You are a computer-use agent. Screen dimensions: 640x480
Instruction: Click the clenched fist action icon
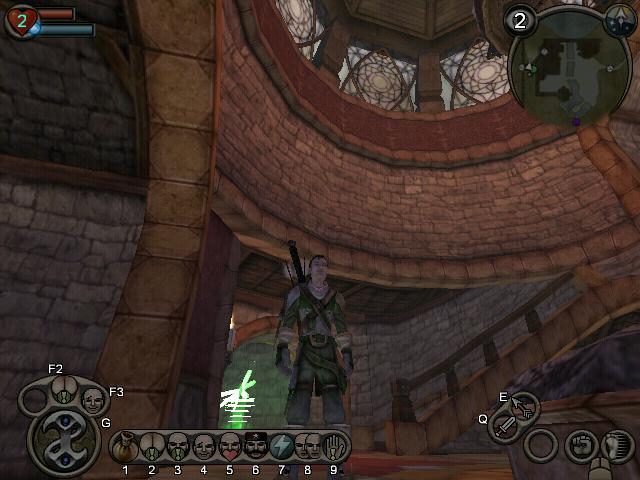(580, 444)
